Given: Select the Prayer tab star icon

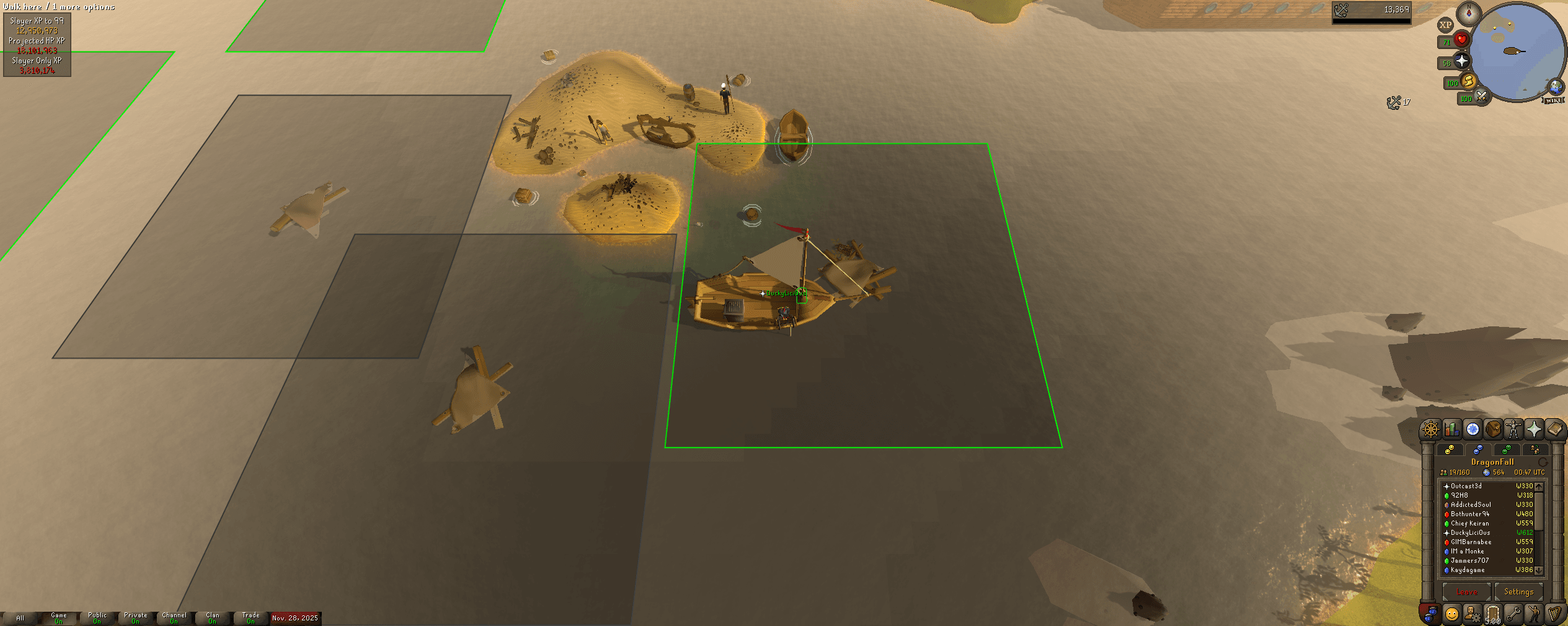Looking at the screenshot, I should pos(1533,430).
